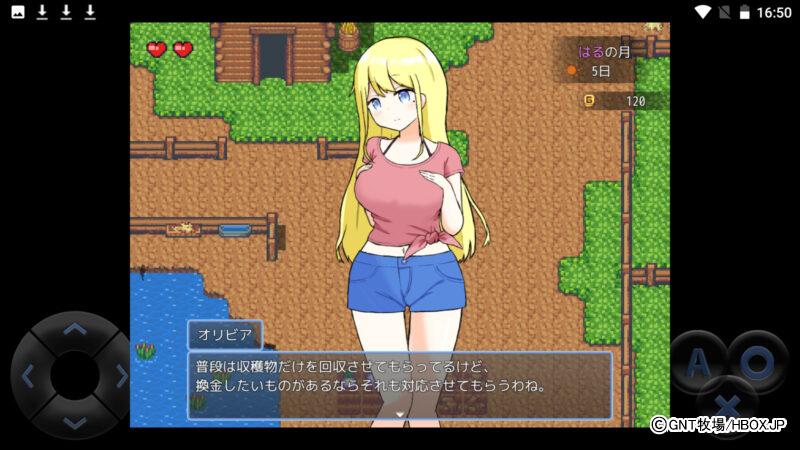This screenshot has height=450, width=800.
Task: Advance Olivia's dialogue message box
Action: point(400,385)
